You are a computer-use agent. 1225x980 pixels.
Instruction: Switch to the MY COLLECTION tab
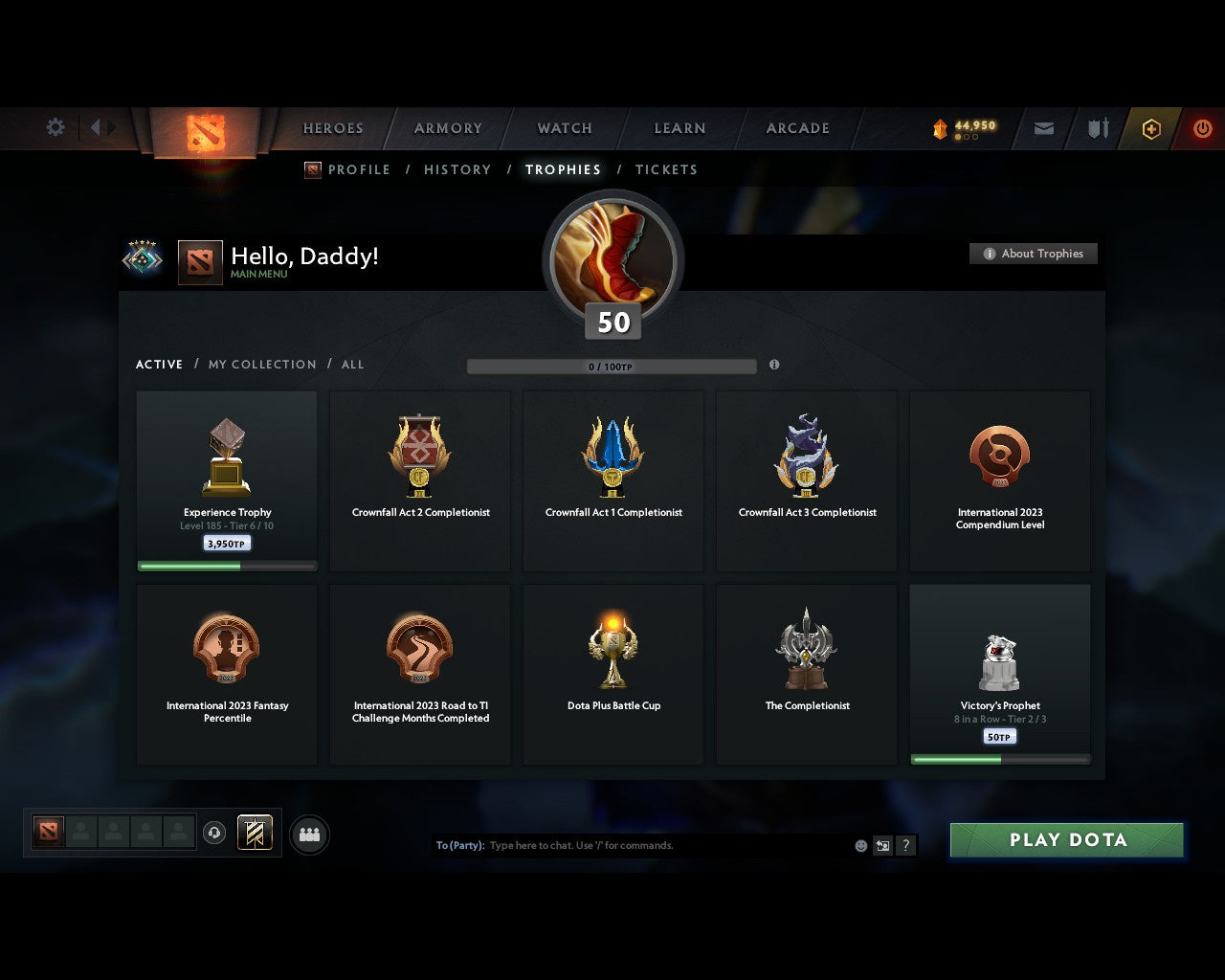[x=261, y=365]
